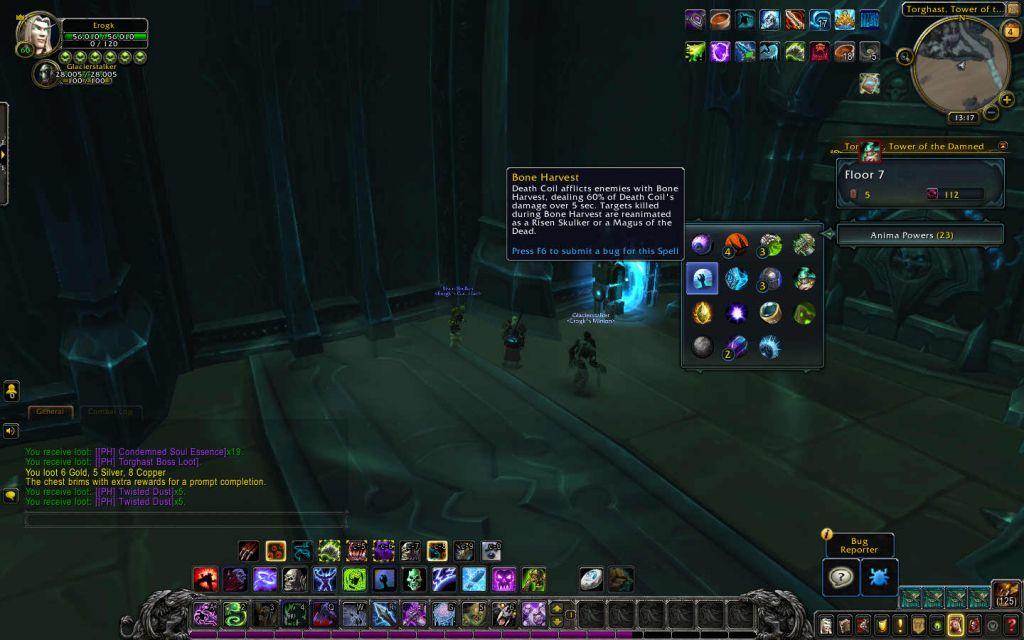Switch to the General chat tab
The image size is (1024, 640).
(x=49, y=412)
